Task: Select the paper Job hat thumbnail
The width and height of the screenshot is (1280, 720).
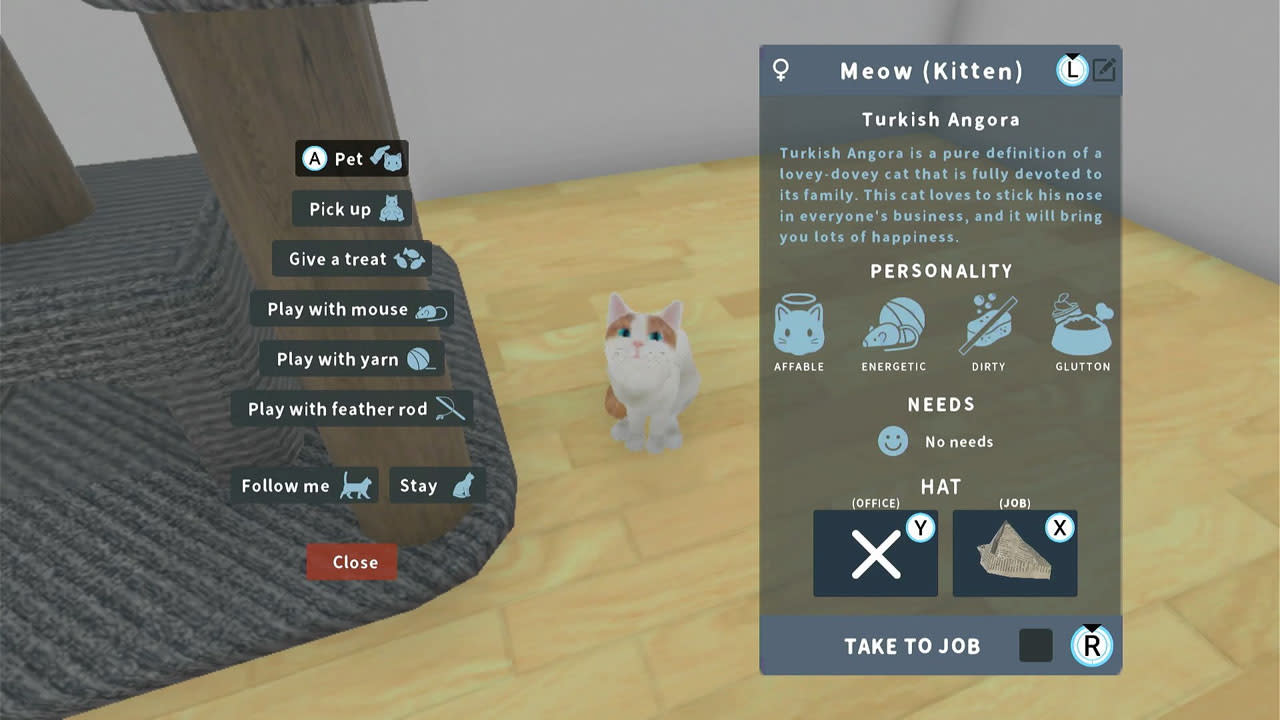Action: [1014, 553]
